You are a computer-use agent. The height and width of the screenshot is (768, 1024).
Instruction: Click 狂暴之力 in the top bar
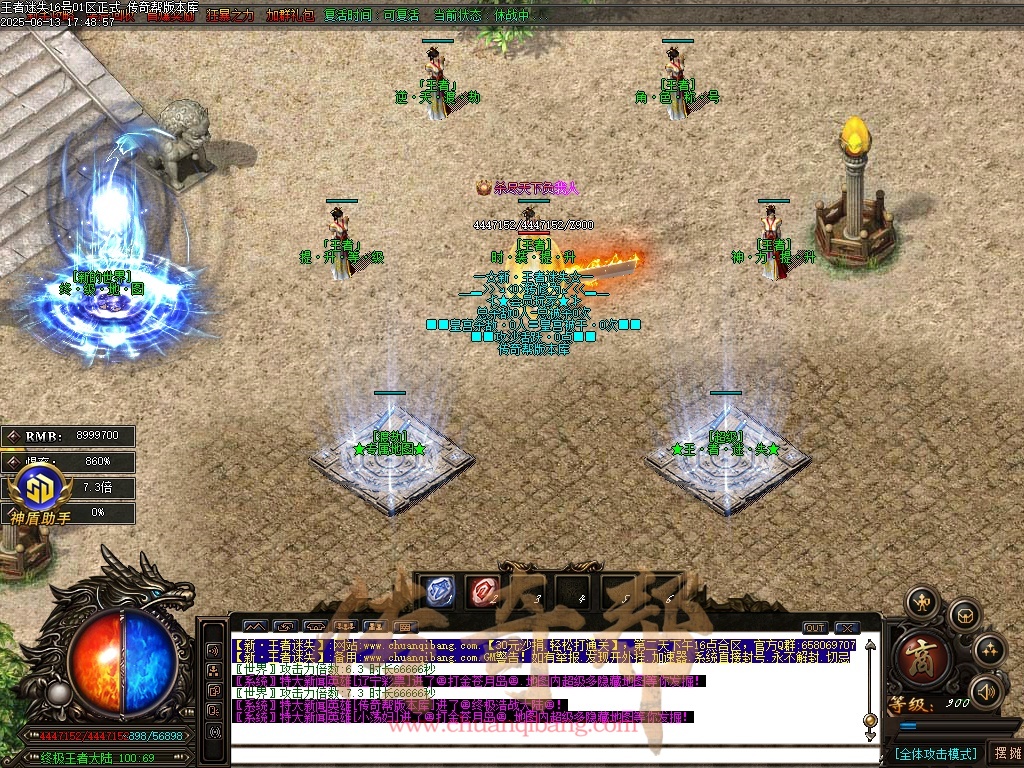231,16
